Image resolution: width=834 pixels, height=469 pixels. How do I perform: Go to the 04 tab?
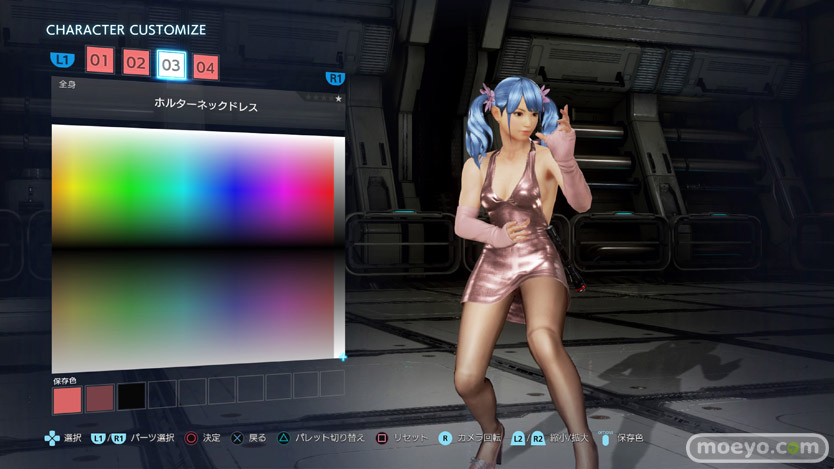click(x=205, y=68)
